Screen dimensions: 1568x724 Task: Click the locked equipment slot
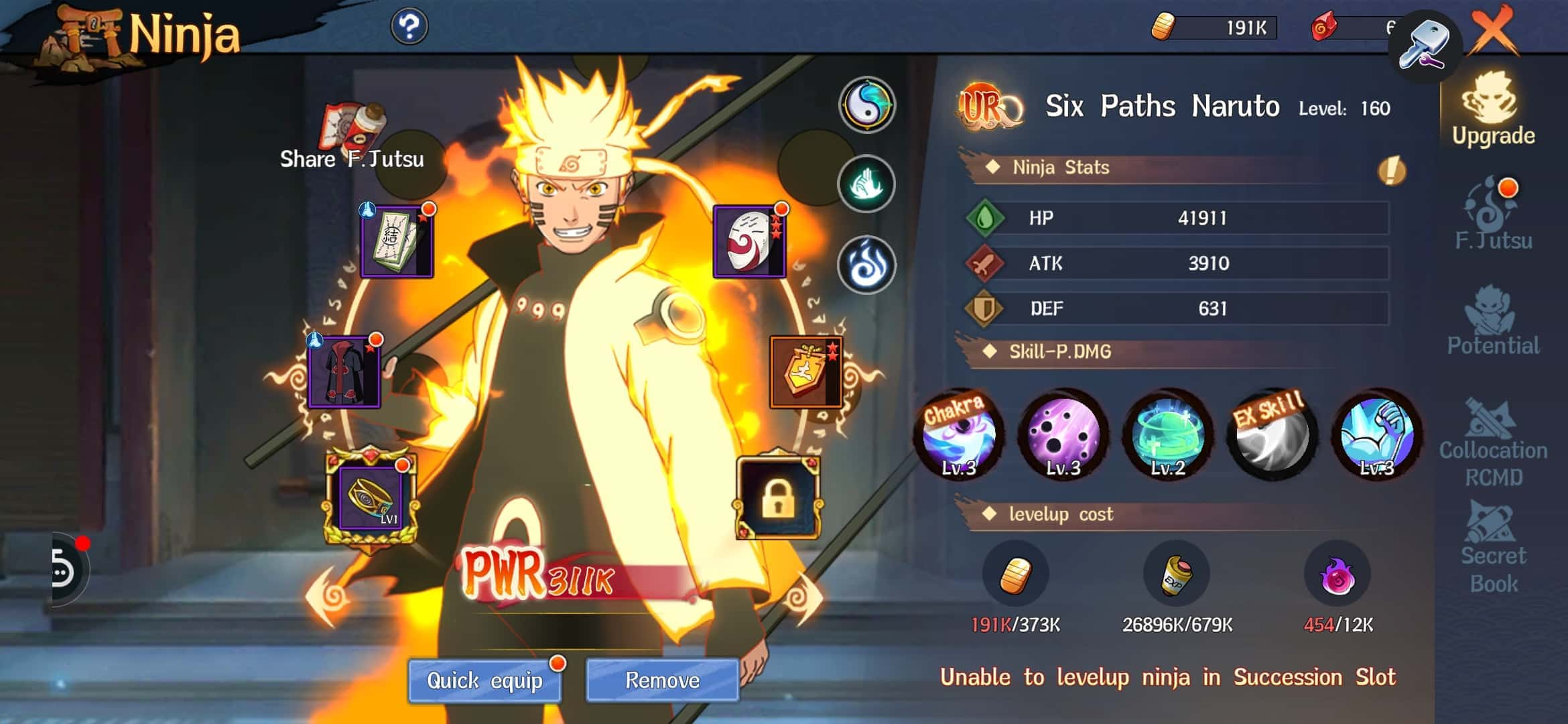pyautogui.click(x=777, y=498)
